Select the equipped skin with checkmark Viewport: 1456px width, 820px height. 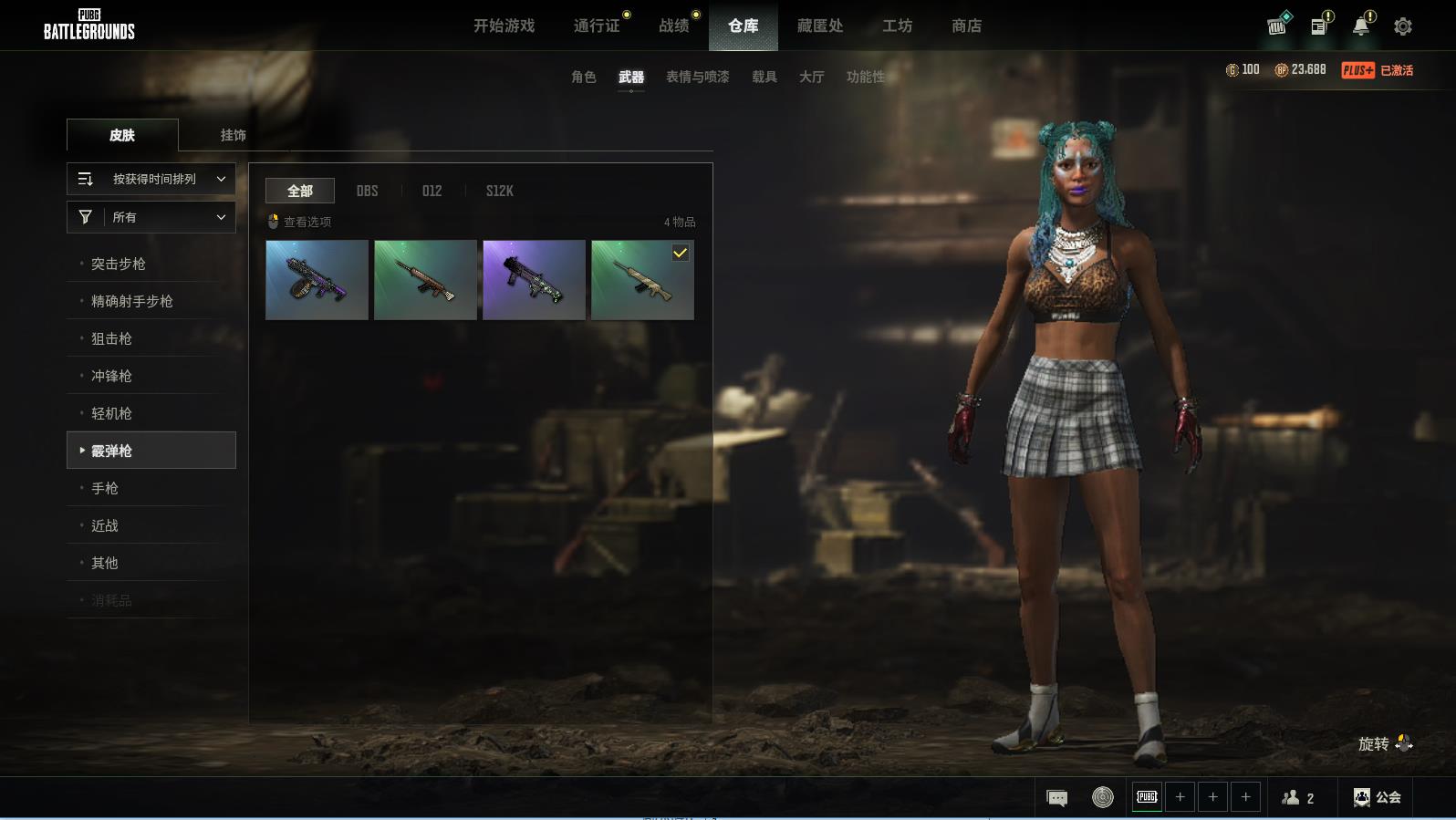[642, 280]
